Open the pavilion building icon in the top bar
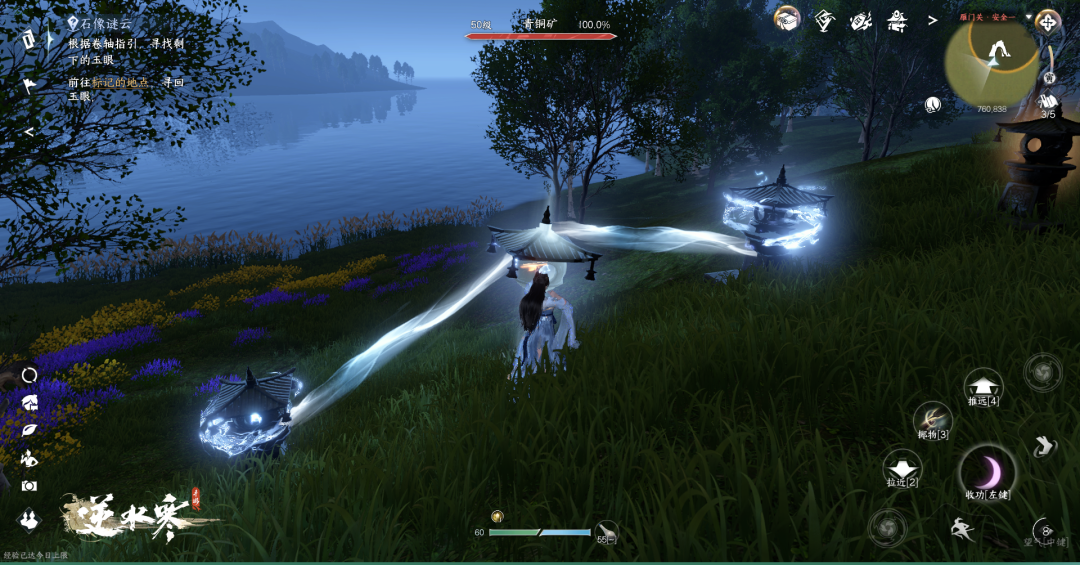 tap(896, 19)
